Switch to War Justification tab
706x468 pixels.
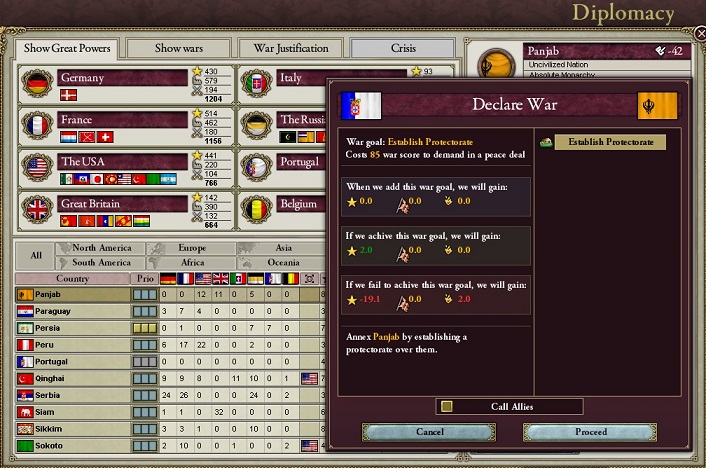click(x=291, y=48)
